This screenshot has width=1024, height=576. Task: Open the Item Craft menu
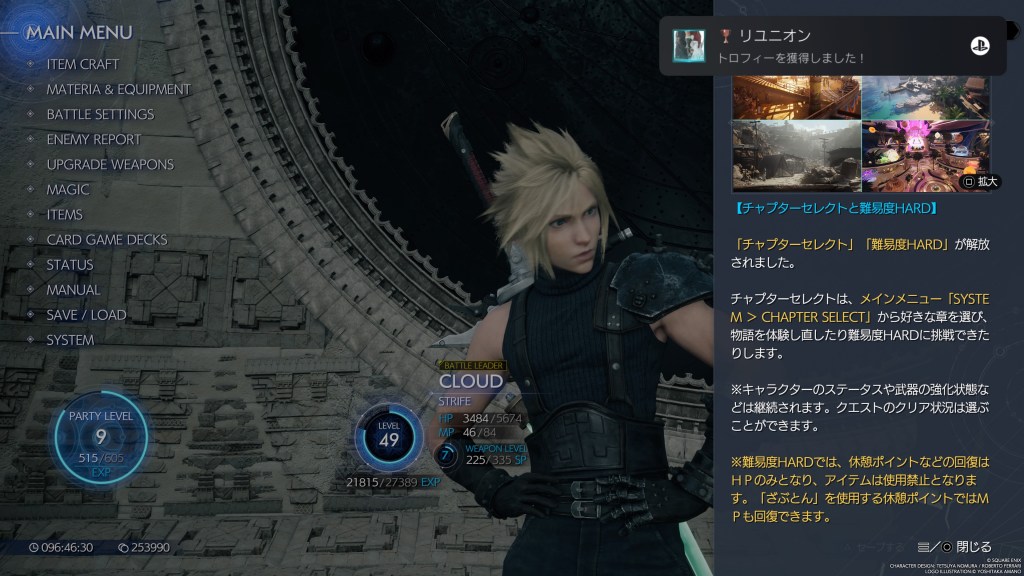point(83,64)
